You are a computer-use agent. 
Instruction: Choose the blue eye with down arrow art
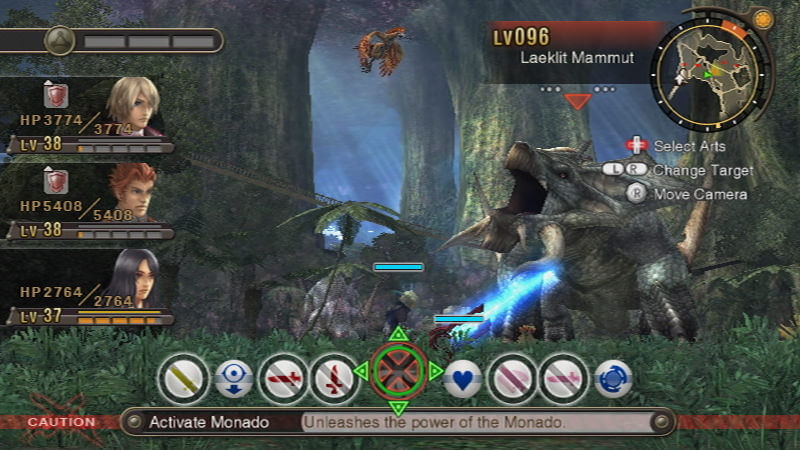(233, 379)
